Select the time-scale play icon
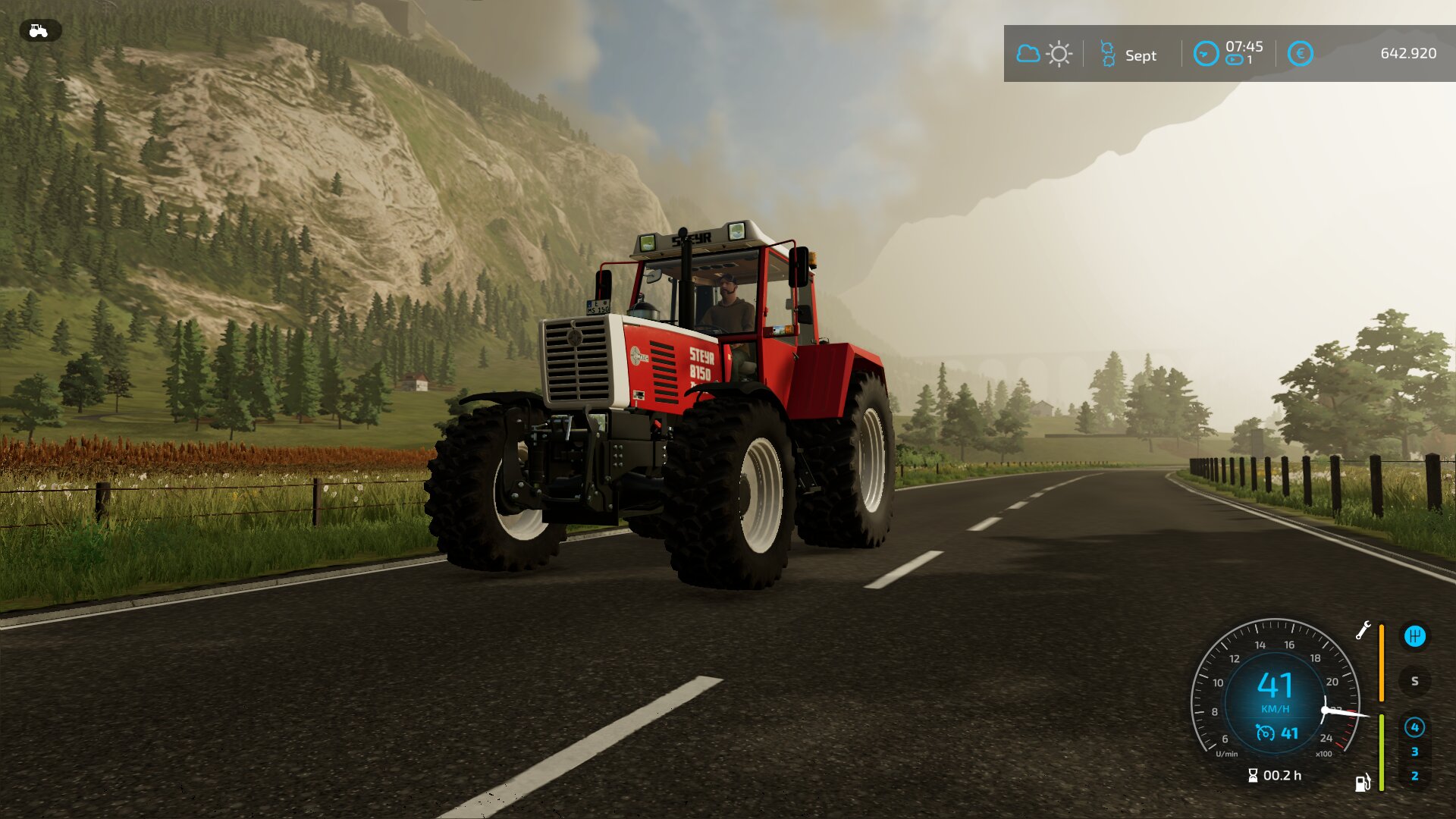 1234,60
